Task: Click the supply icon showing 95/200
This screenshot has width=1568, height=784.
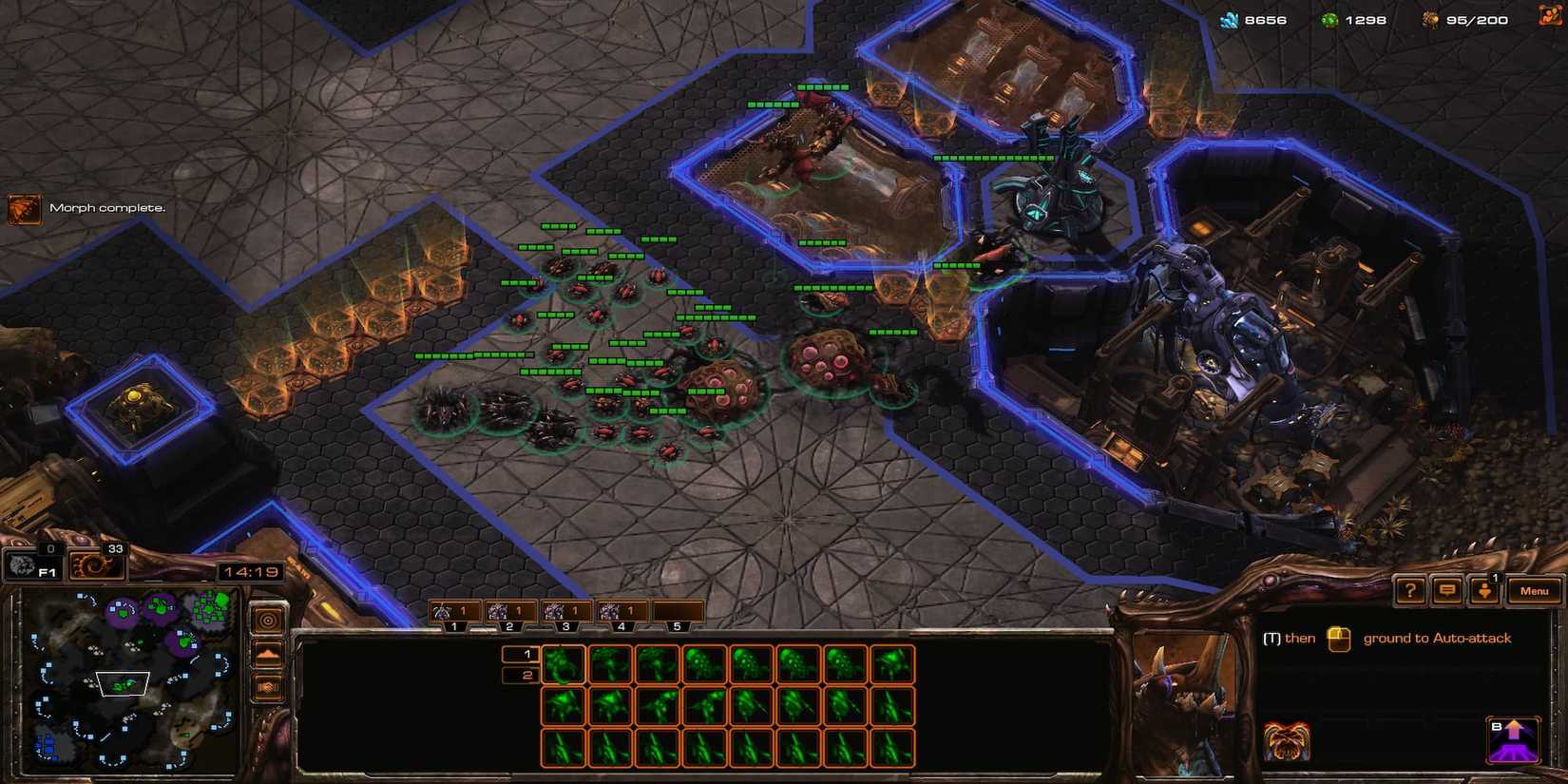Action: pyautogui.click(x=1429, y=18)
